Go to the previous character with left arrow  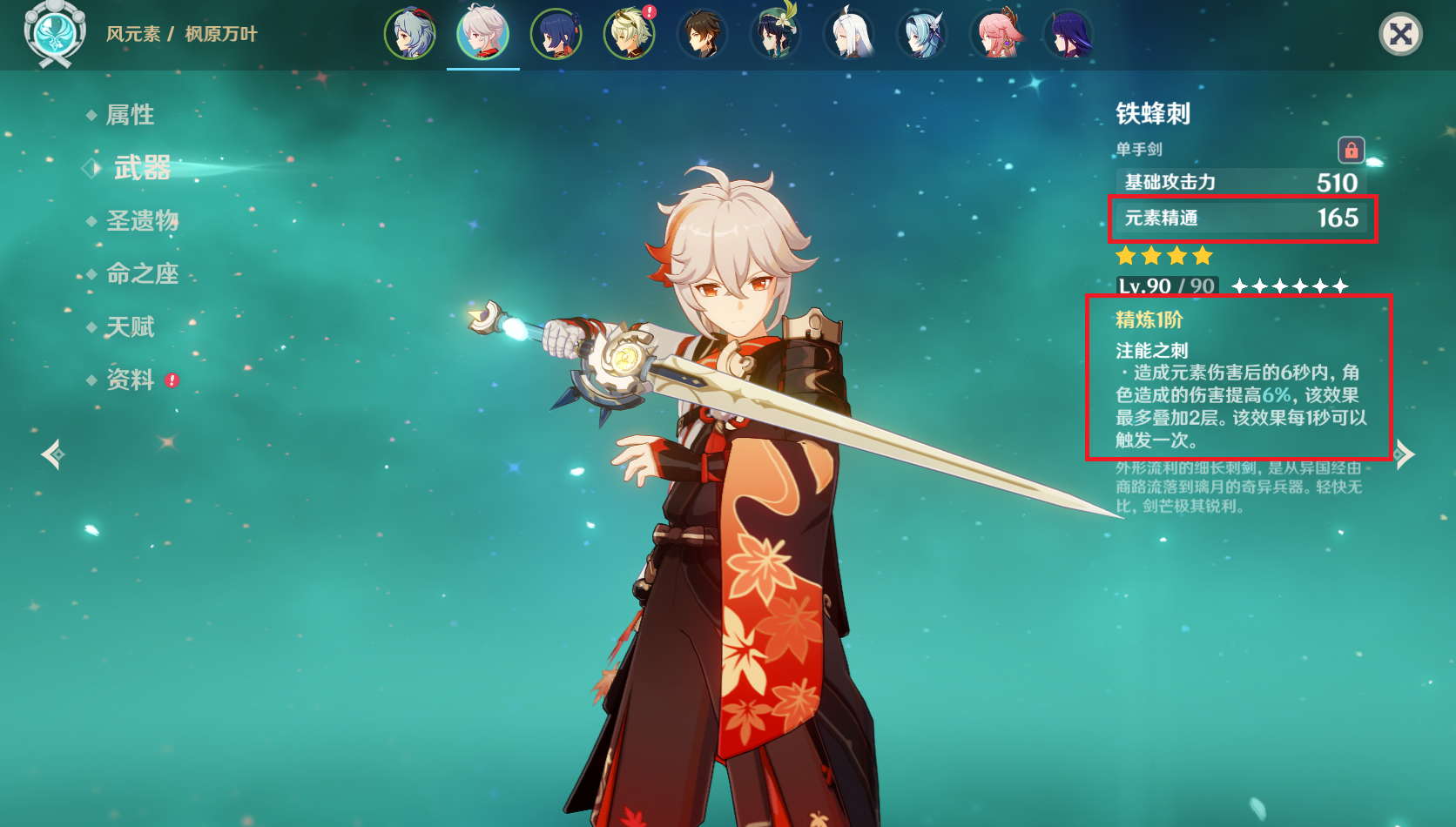[52, 454]
